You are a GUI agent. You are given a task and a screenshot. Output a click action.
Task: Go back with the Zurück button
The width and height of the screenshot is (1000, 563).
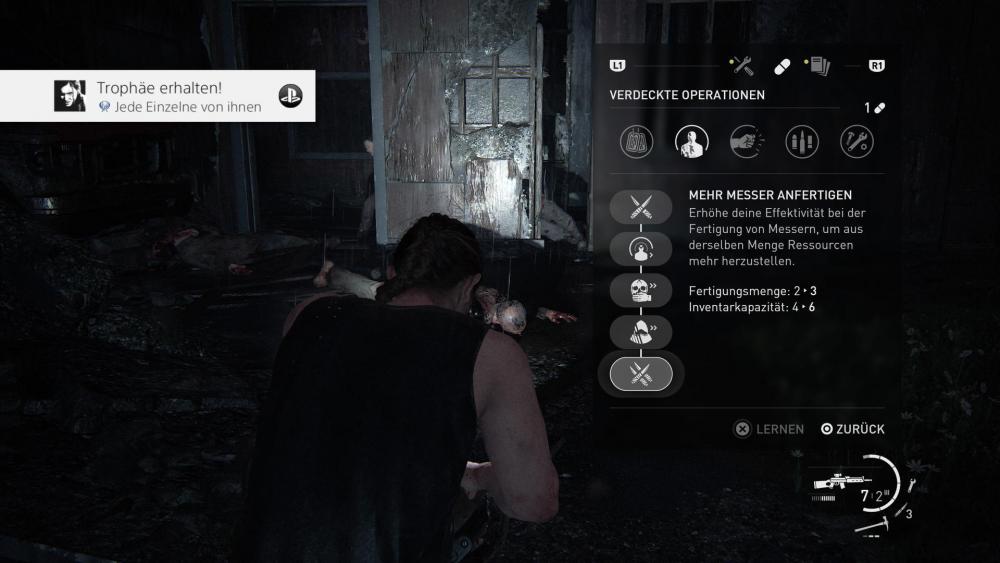pos(853,429)
